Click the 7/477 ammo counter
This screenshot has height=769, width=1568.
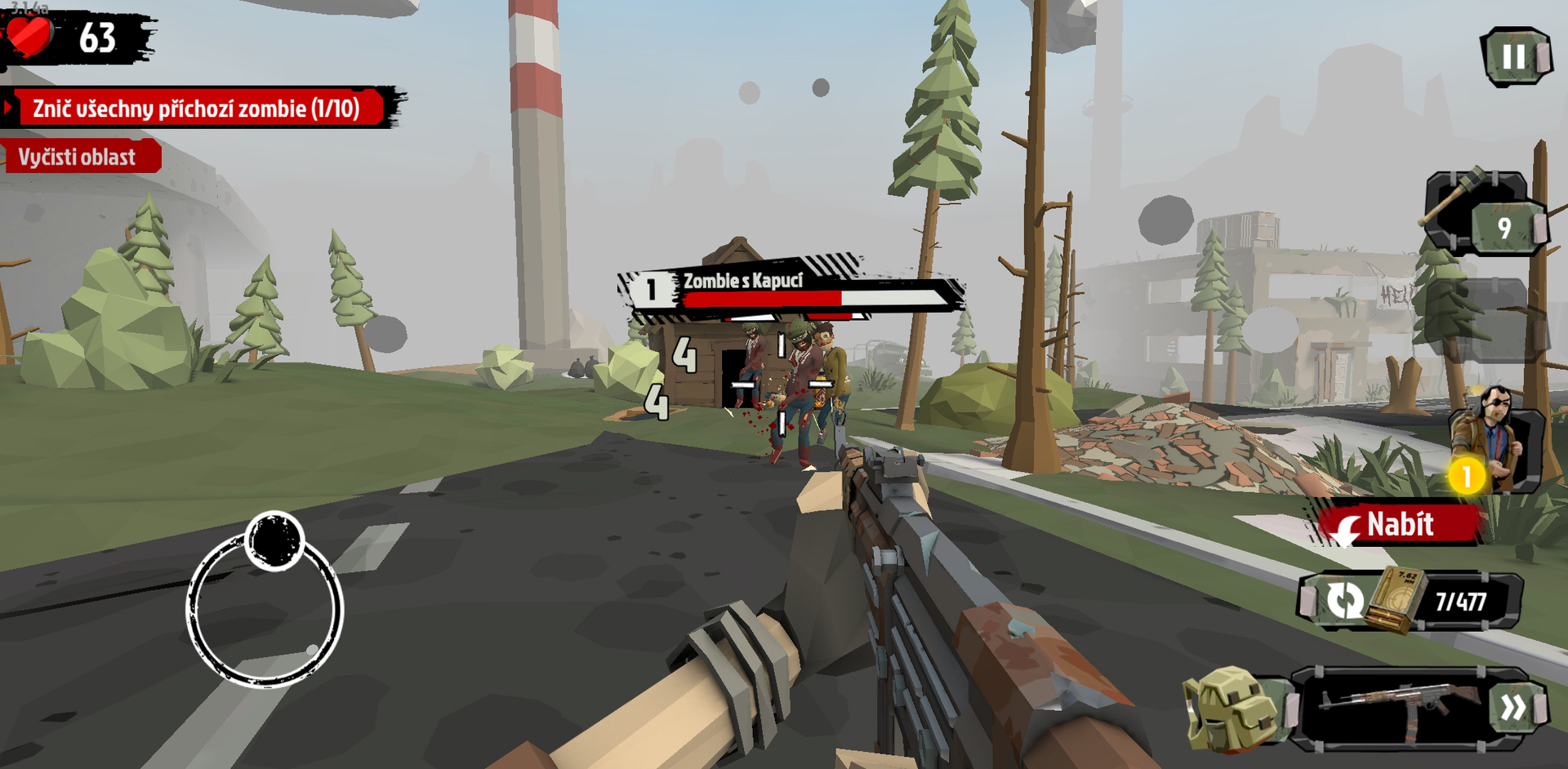pyautogui.click(x=1462, y=601)
